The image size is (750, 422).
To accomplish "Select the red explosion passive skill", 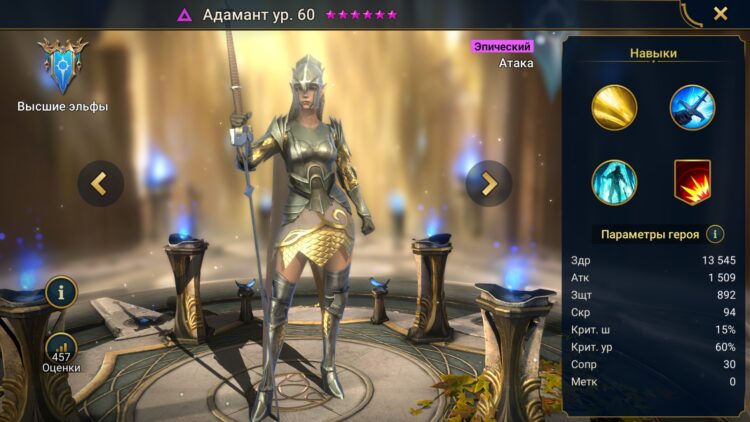I will coord(692,183).
